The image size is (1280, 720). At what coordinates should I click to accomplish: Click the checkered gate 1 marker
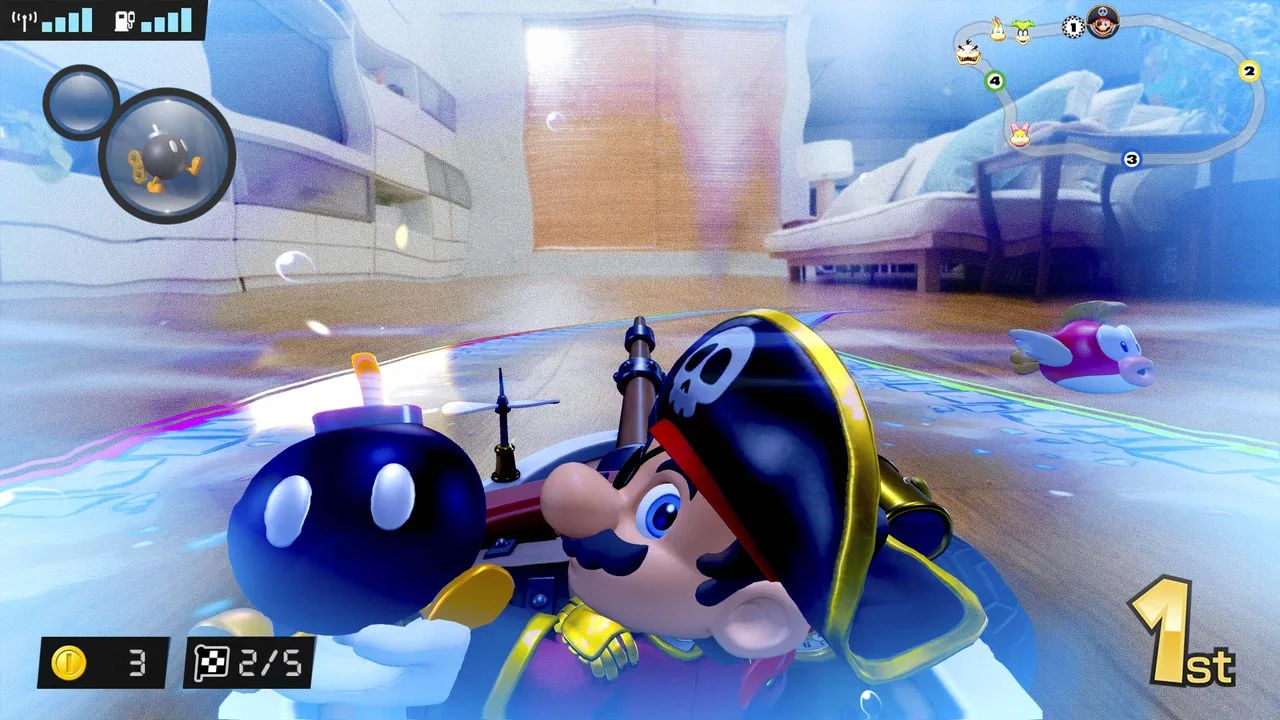pyautogui.click(x=1073, y=27)
